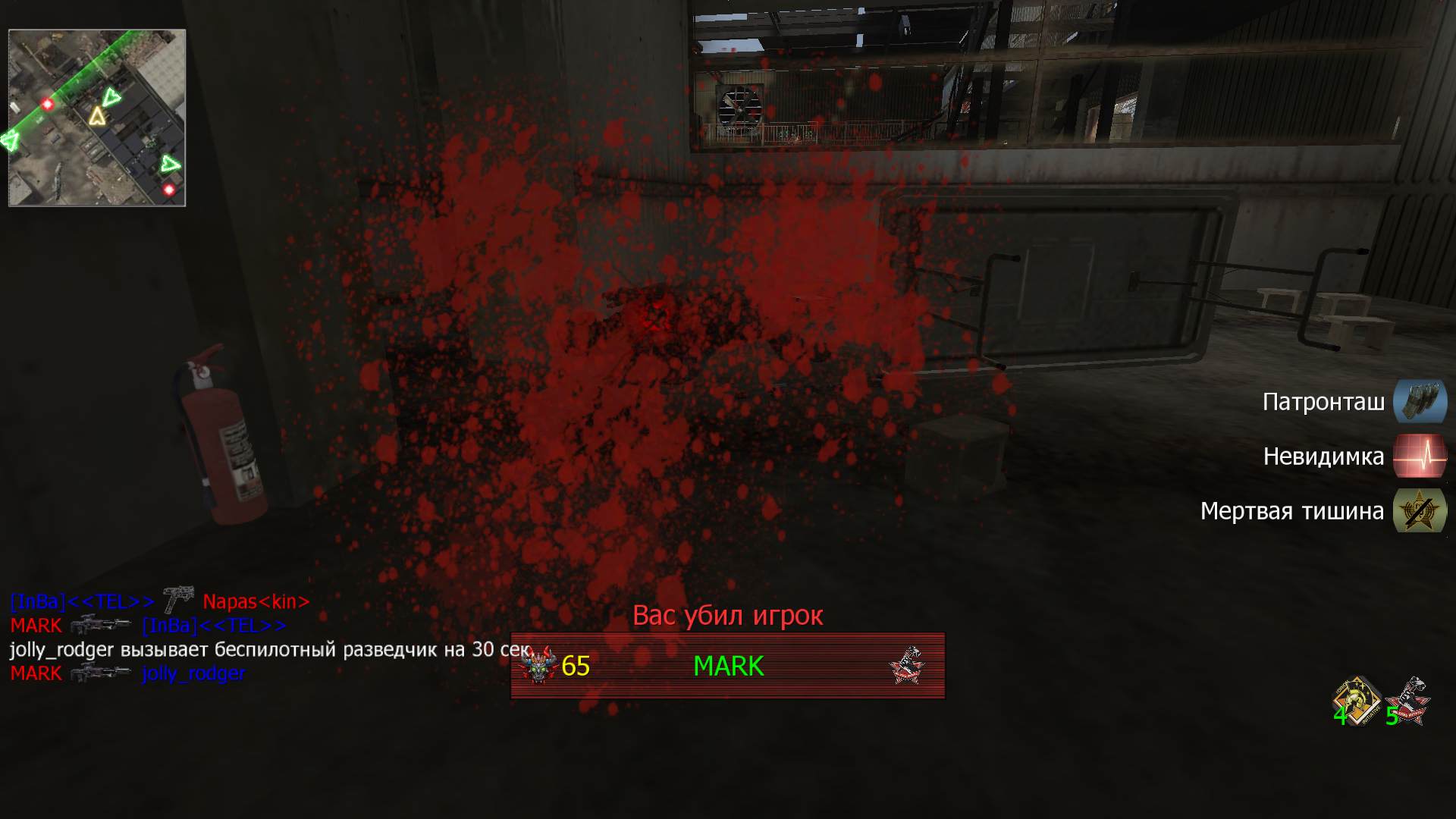Select the yellow player arrow on the minimap
Screen dimensions: 1456x819
97,116
